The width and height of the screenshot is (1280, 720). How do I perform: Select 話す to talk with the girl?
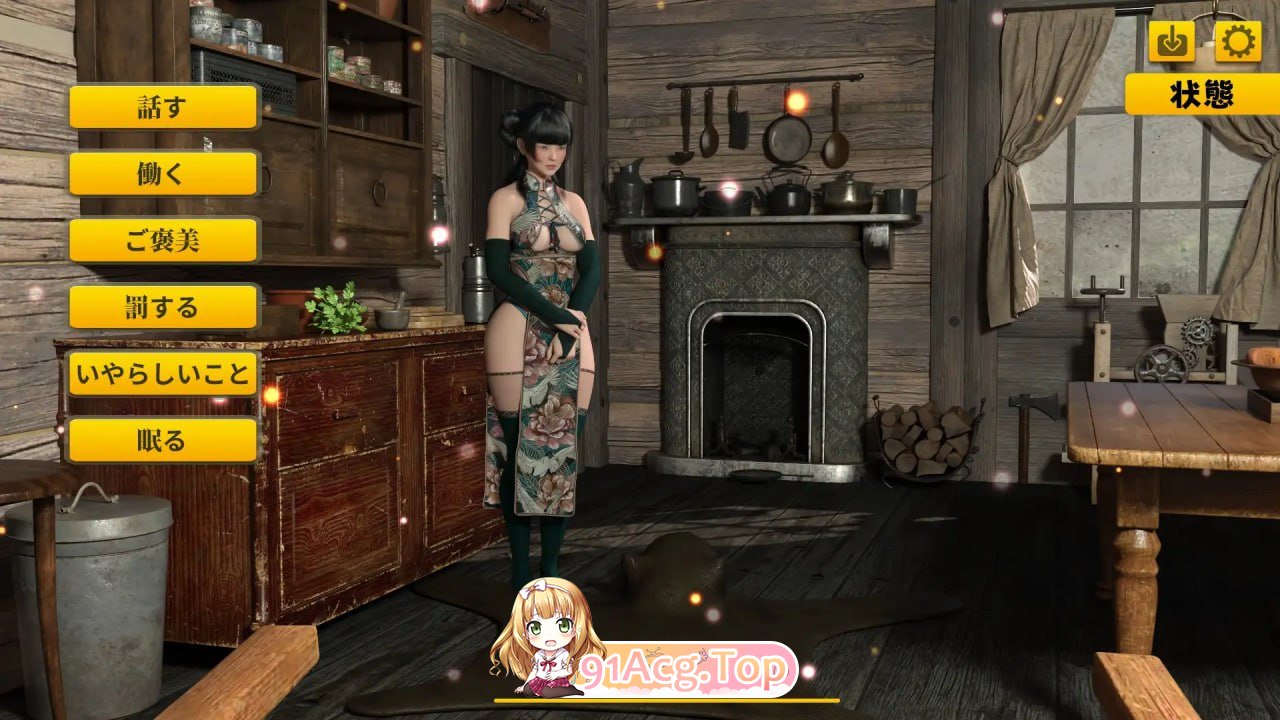click(x=162, y=107)
